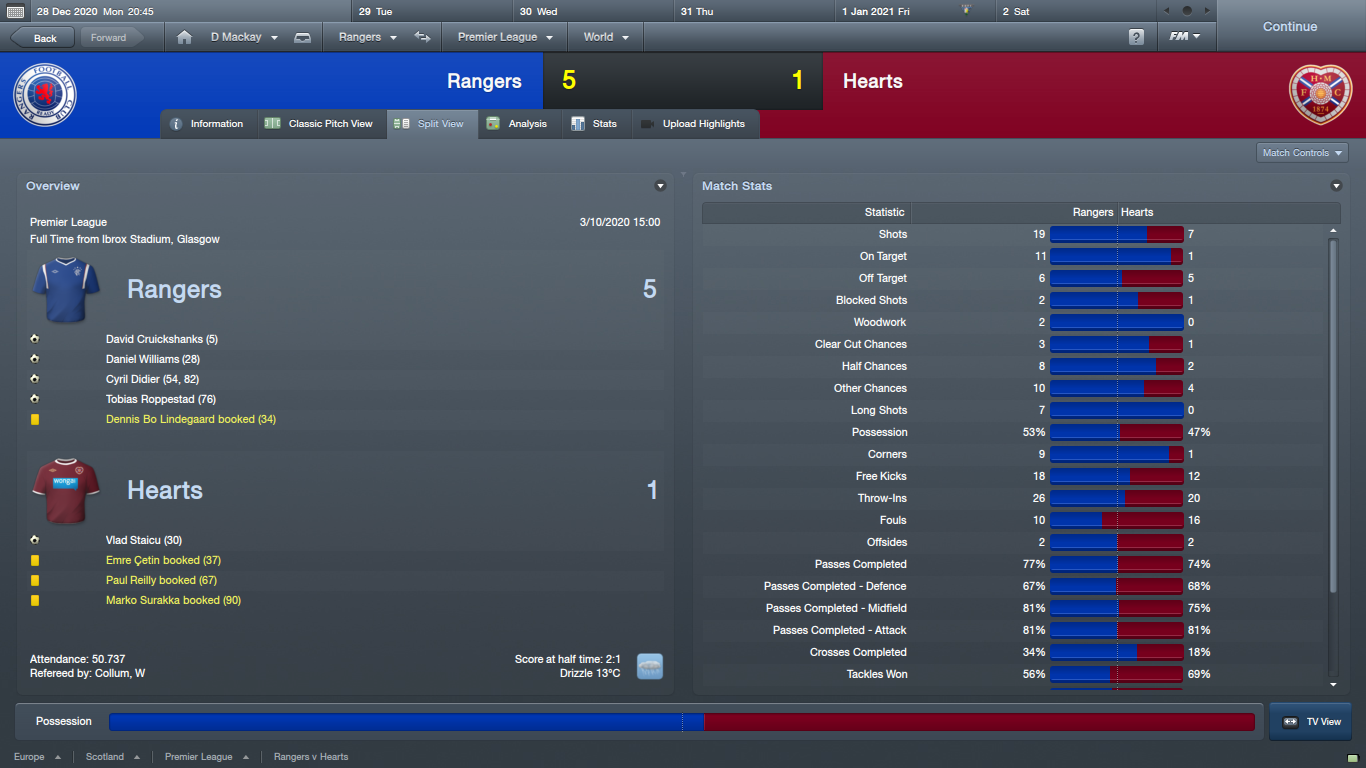Open the Premier League menu
The width and height of the screenshot is (1366, 768).
tap(505, 37)
